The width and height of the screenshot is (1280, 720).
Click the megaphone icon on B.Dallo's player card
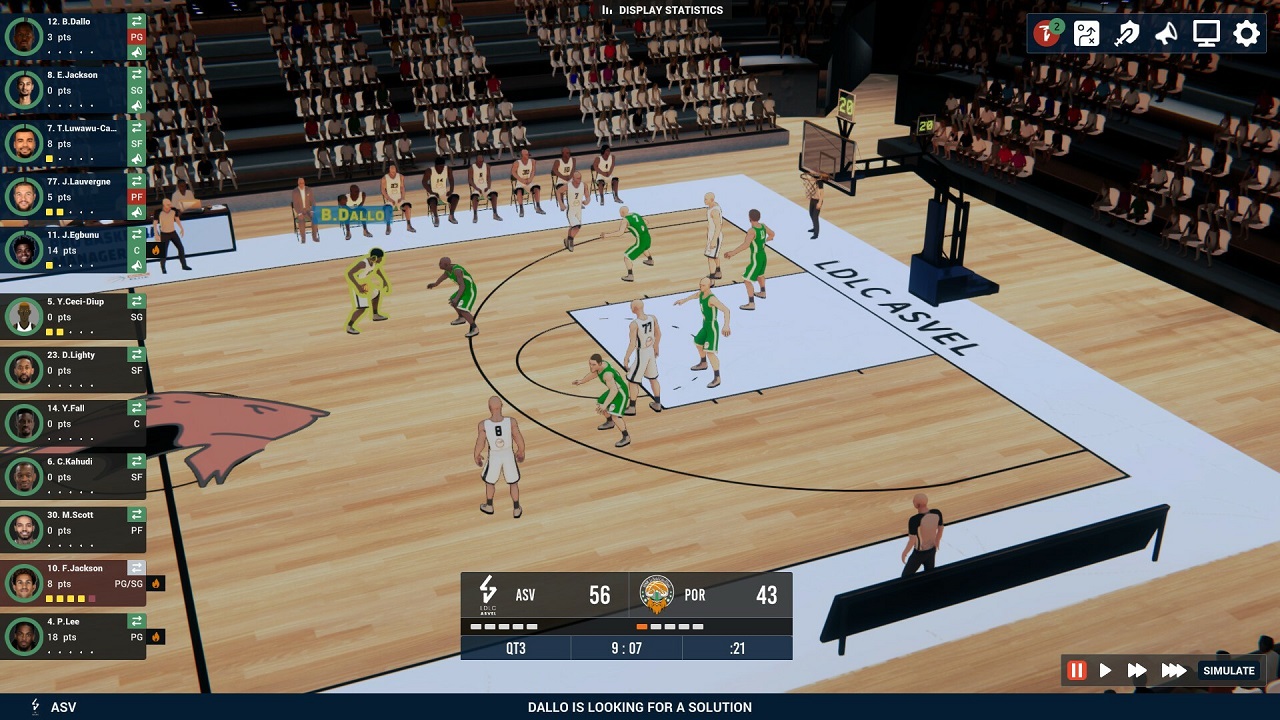[137, 52]
